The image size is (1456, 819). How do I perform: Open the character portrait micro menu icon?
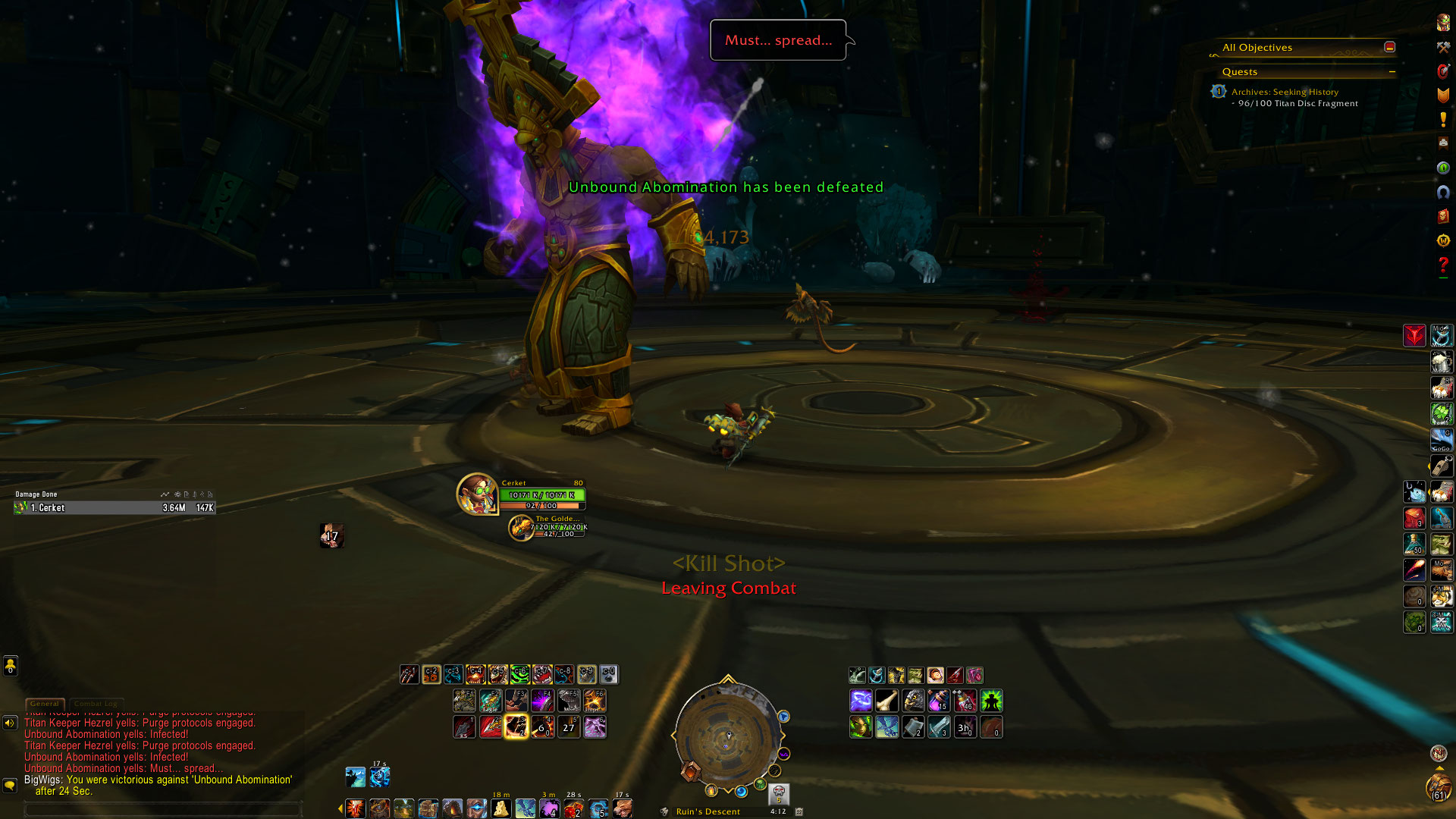pyautogui.click(x=1443, y=23)
